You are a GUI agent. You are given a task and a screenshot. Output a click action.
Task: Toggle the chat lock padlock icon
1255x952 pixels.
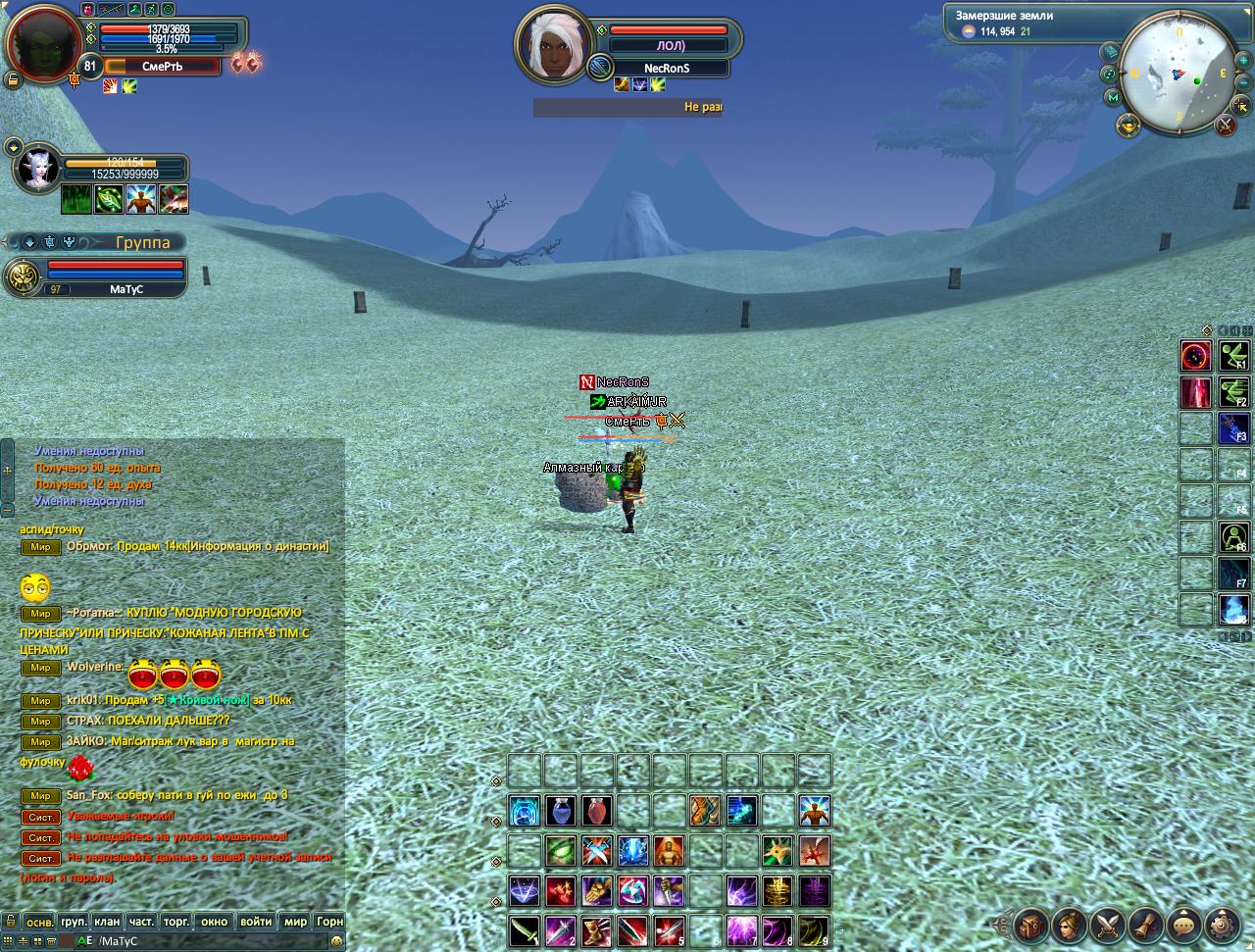11,922
